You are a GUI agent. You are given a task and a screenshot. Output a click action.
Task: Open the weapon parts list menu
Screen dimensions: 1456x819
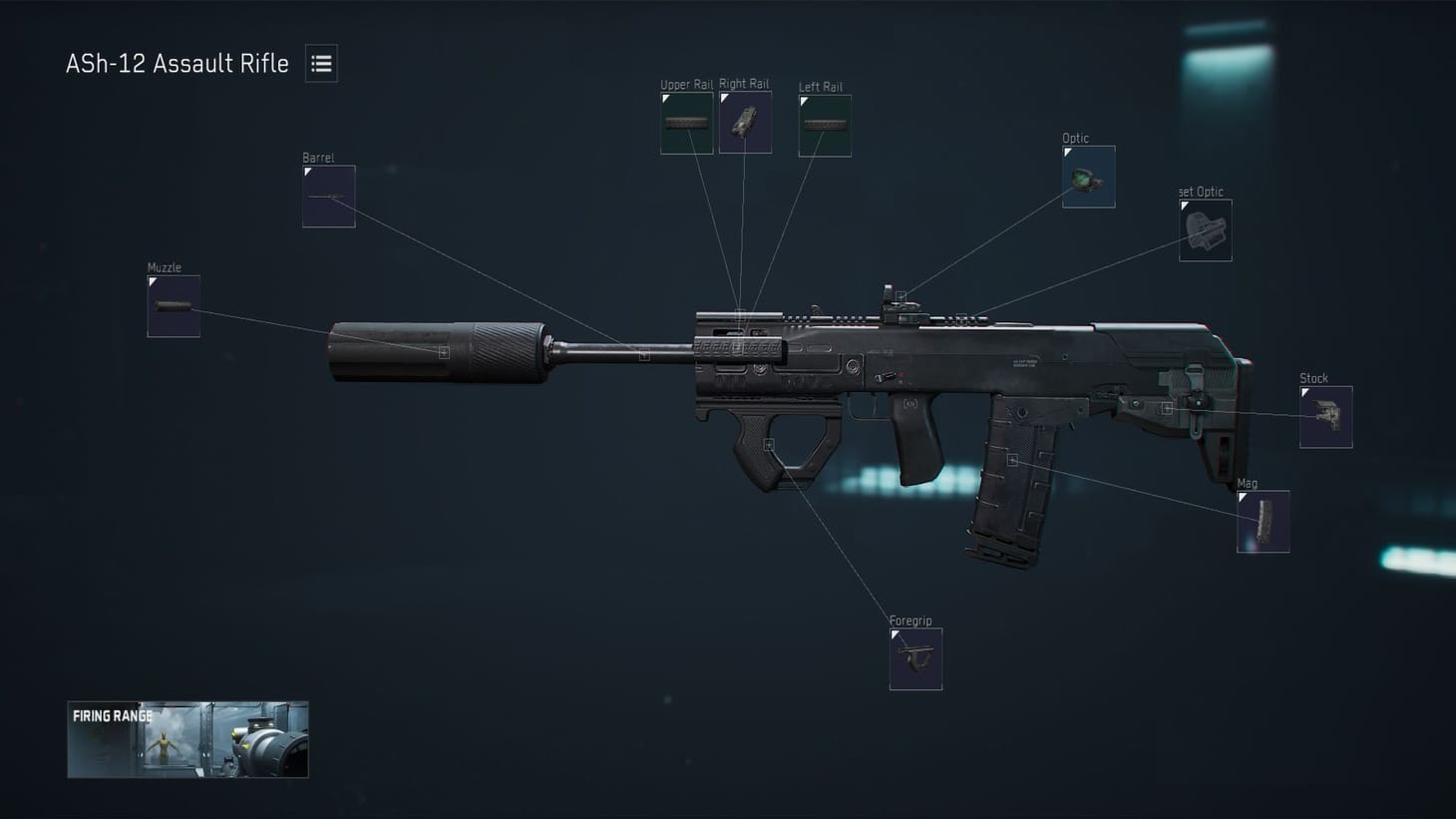point(321,63)
